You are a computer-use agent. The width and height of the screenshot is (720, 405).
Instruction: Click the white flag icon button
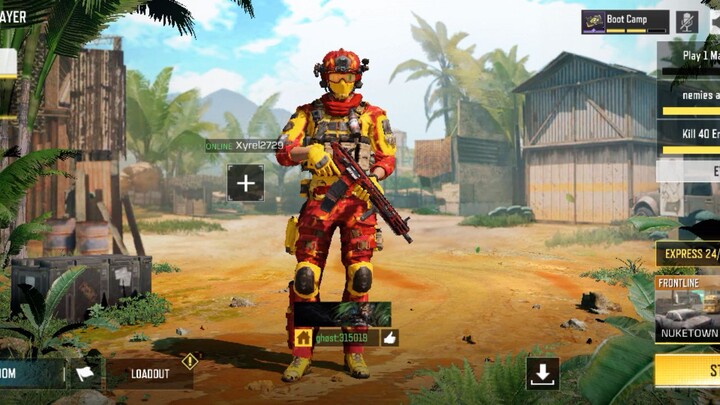85,374
